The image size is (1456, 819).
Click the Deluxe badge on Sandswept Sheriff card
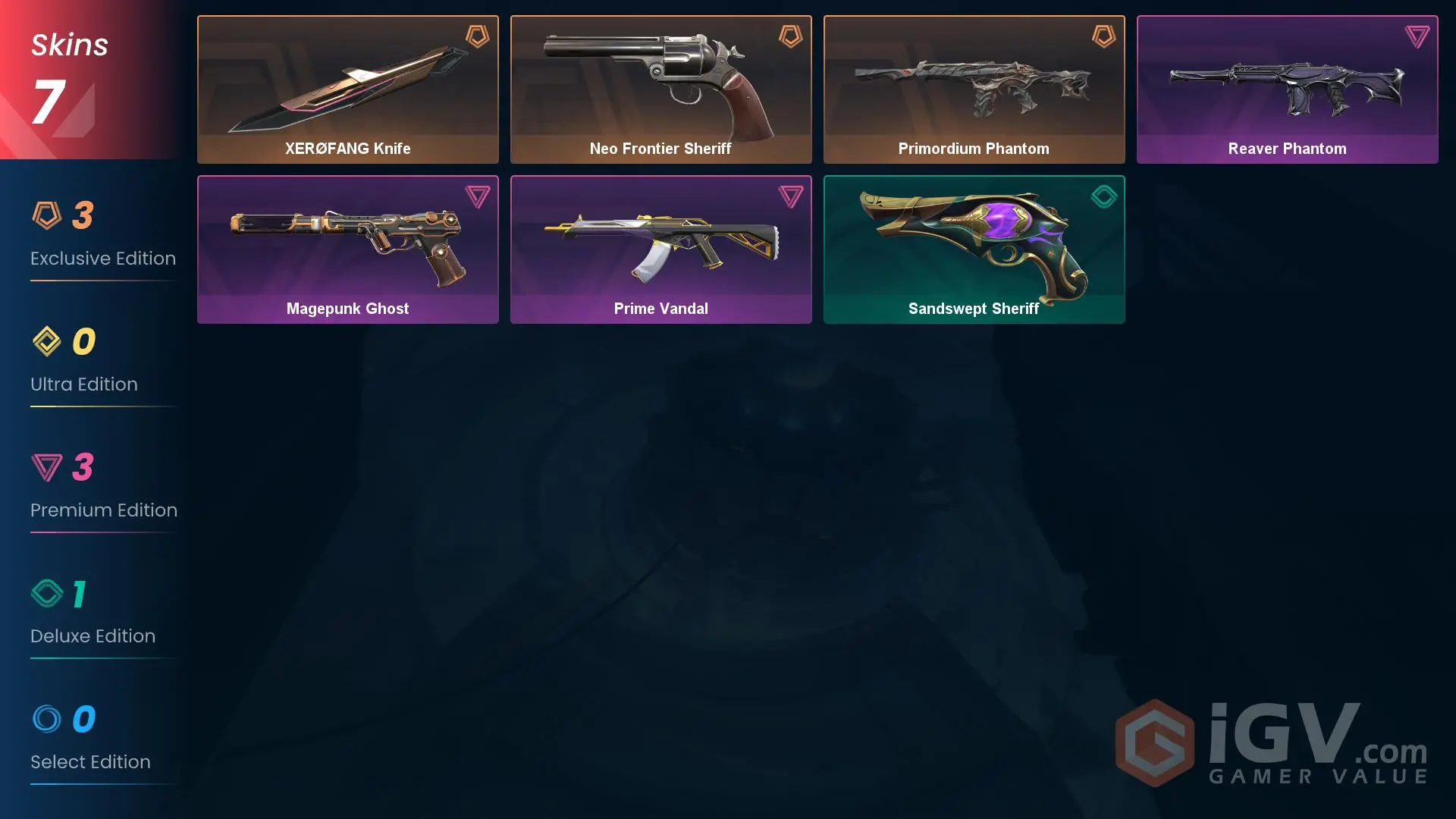1104,196
